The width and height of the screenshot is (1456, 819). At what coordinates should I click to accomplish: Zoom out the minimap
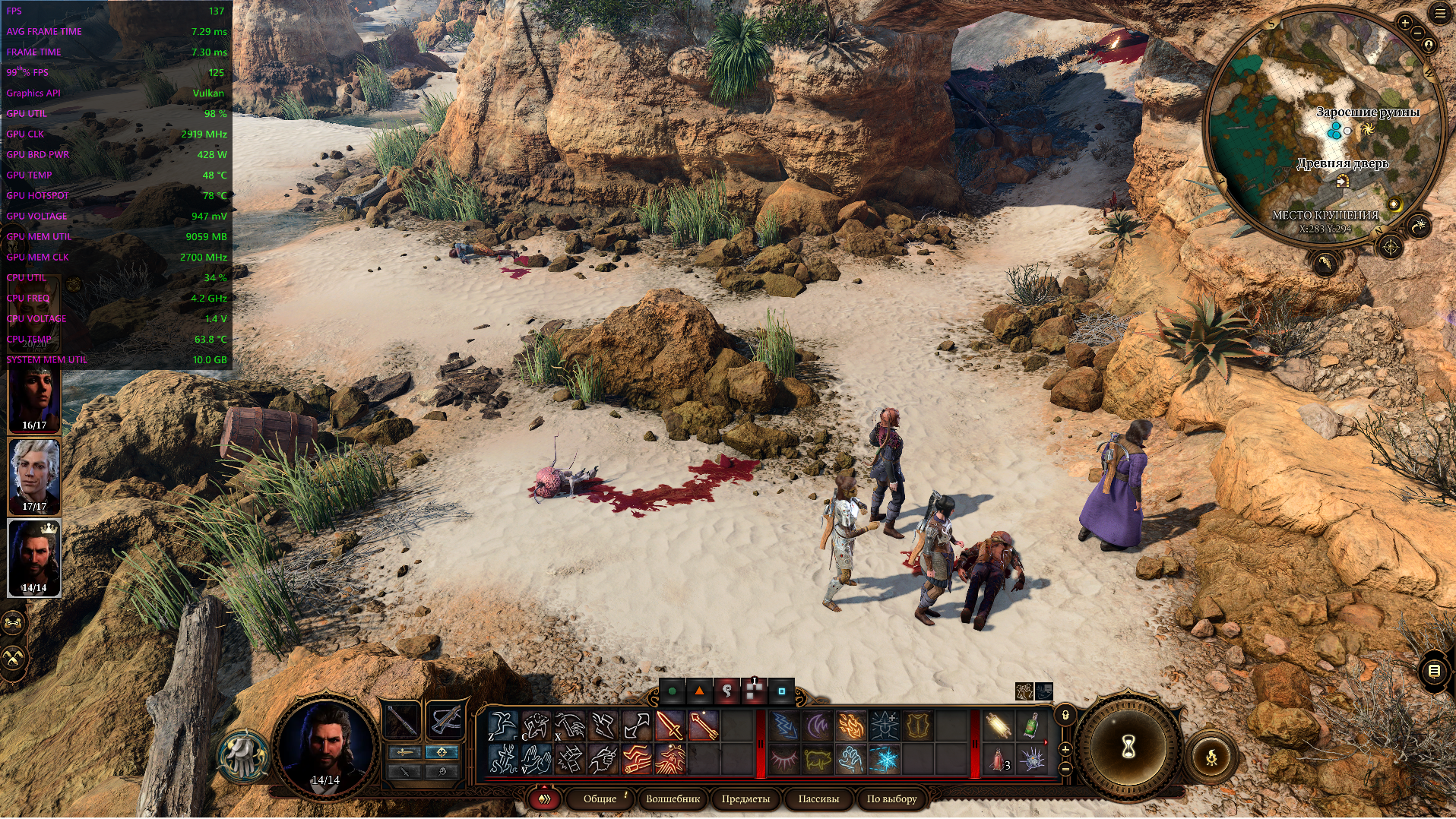pos(1418,33)
